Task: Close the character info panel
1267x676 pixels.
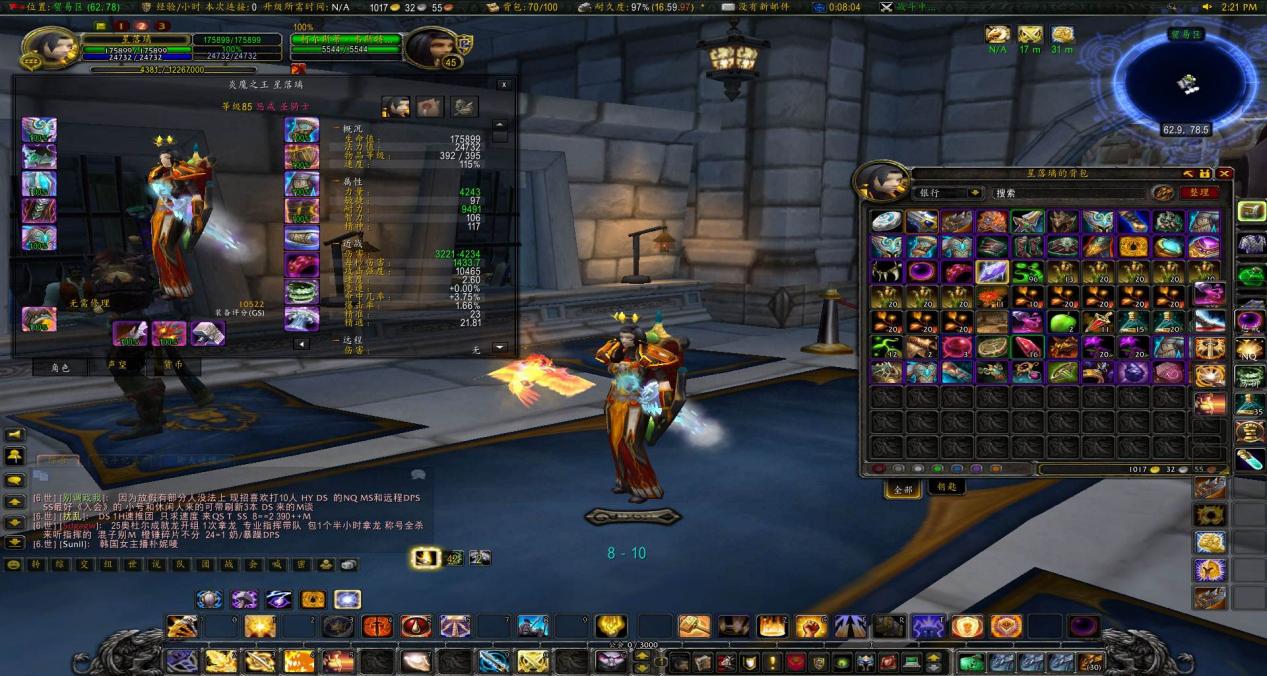Action: 504,85
